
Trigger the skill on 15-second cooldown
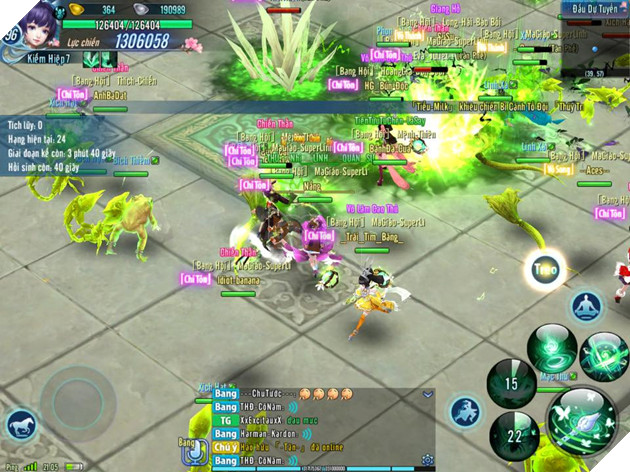pyautogui.click(x=510, y=383)
